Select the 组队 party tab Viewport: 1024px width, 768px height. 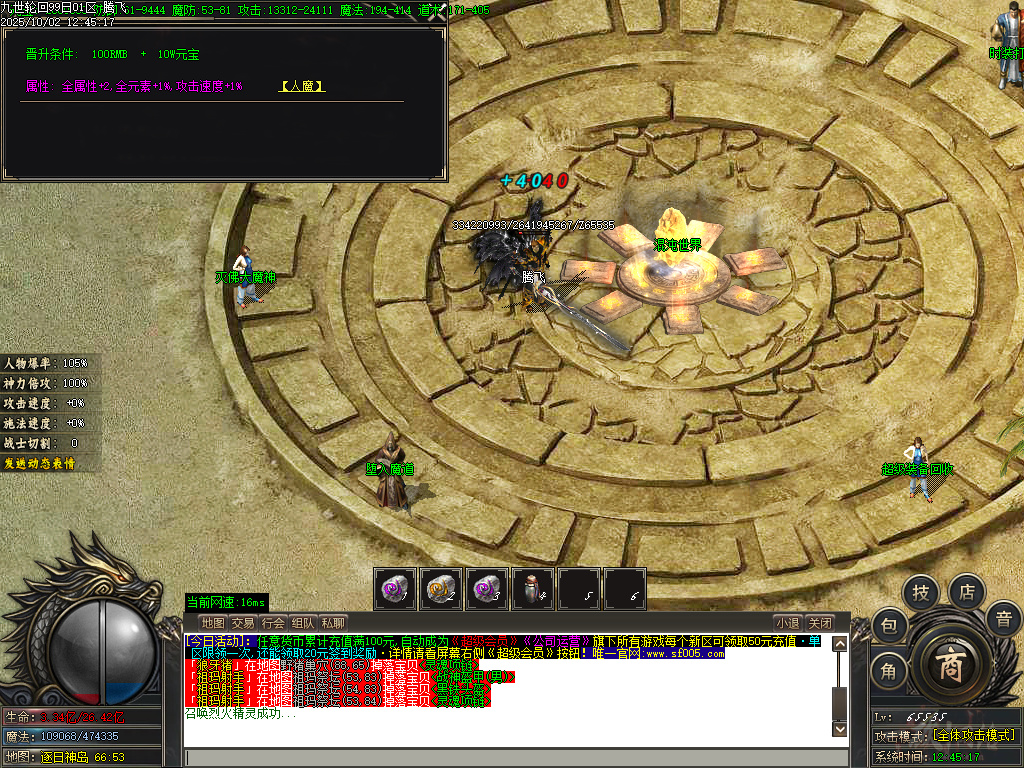point(303,623)
